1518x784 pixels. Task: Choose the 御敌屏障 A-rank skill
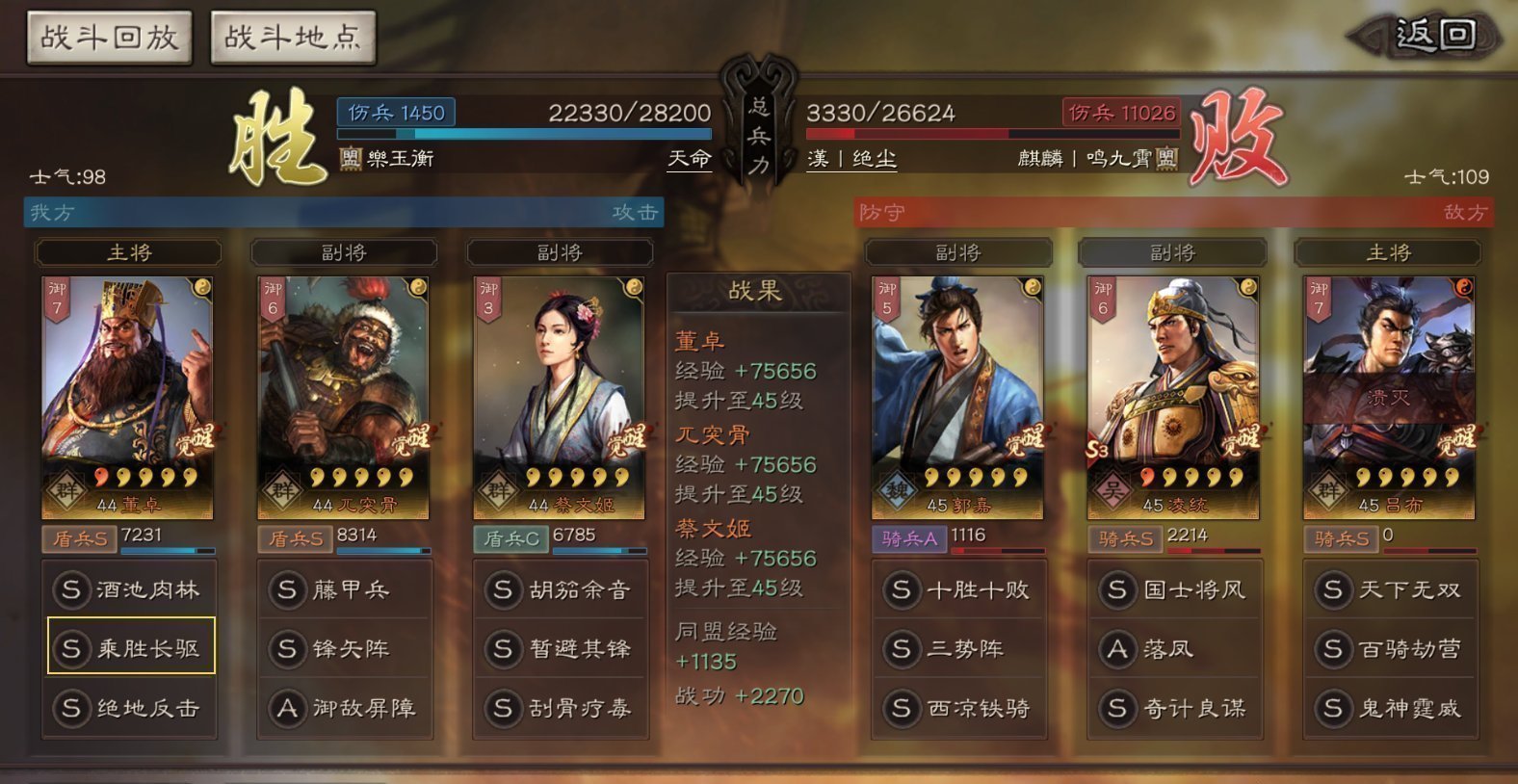346,708
